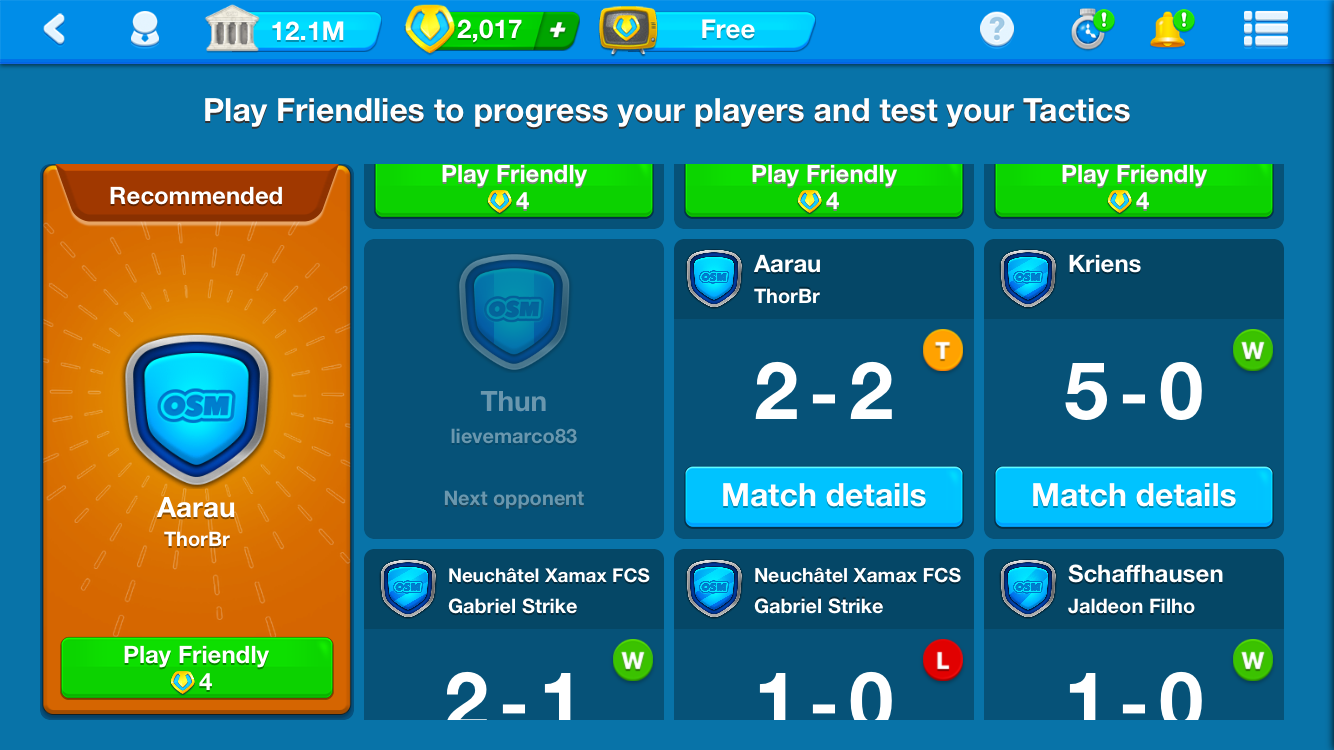View Match details for Aarau 2-2
The height and width of the screenshot is (750, 1334).
point(823,496)
